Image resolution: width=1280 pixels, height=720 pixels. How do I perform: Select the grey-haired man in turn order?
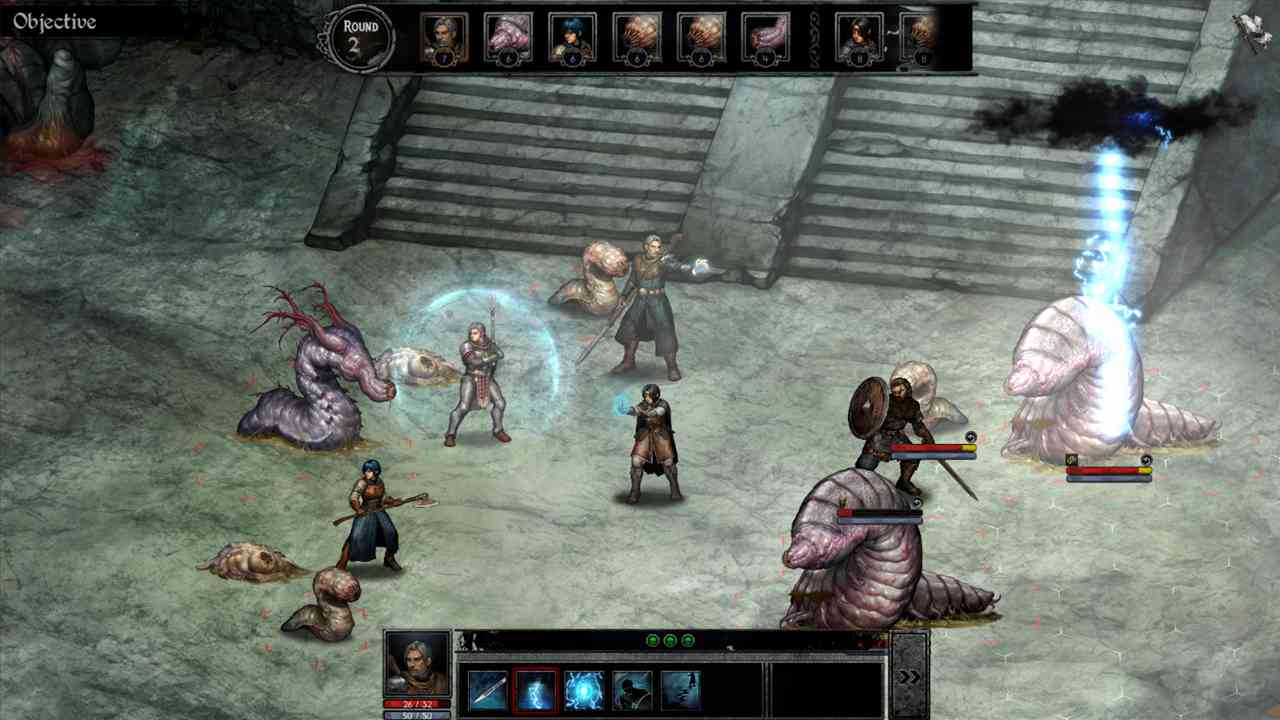click(443, 38)
